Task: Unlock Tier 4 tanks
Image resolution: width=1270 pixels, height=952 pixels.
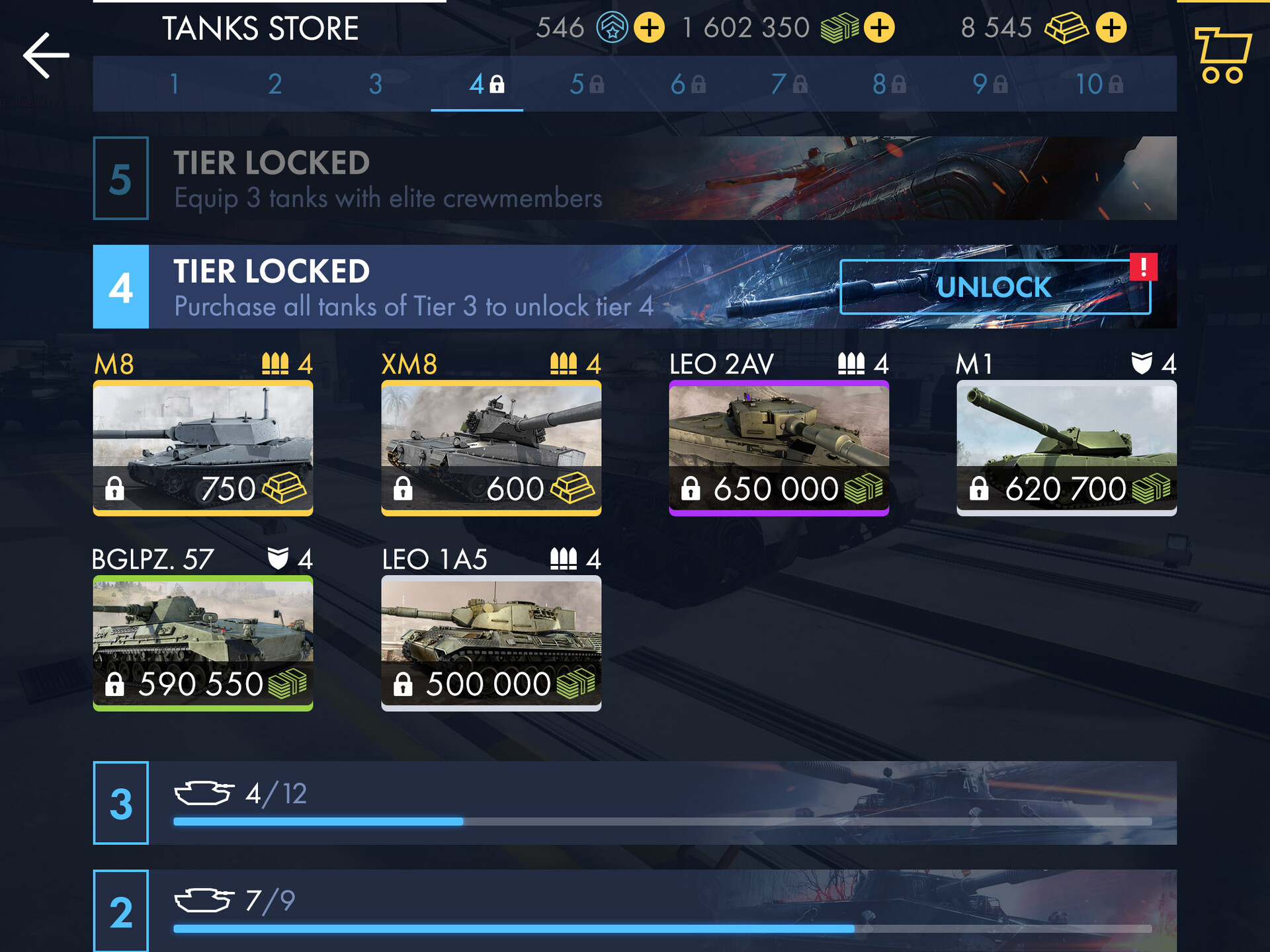Action: (x=994, y=287)
